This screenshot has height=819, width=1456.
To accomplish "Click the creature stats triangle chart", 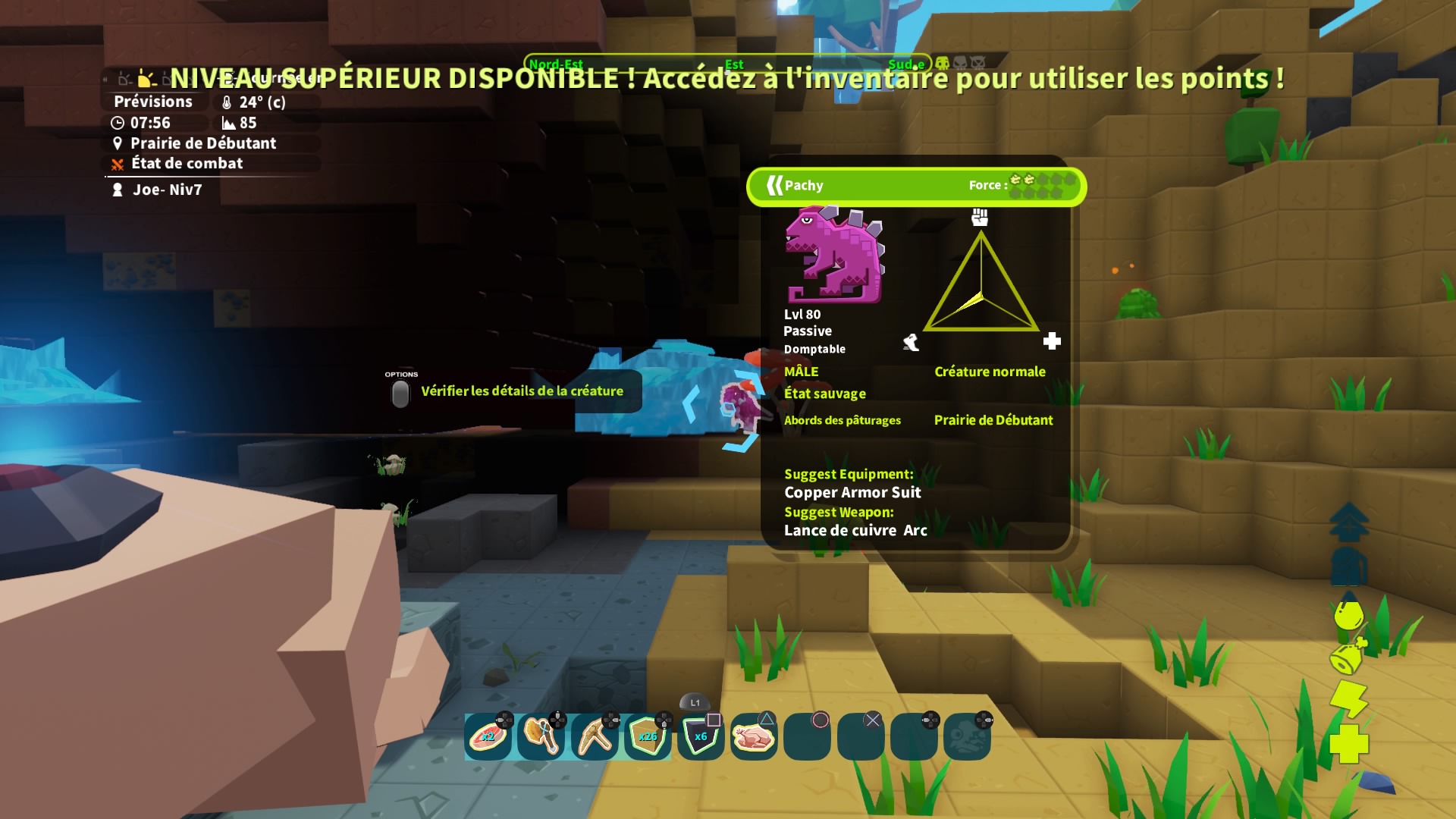I will coord(981,284).
